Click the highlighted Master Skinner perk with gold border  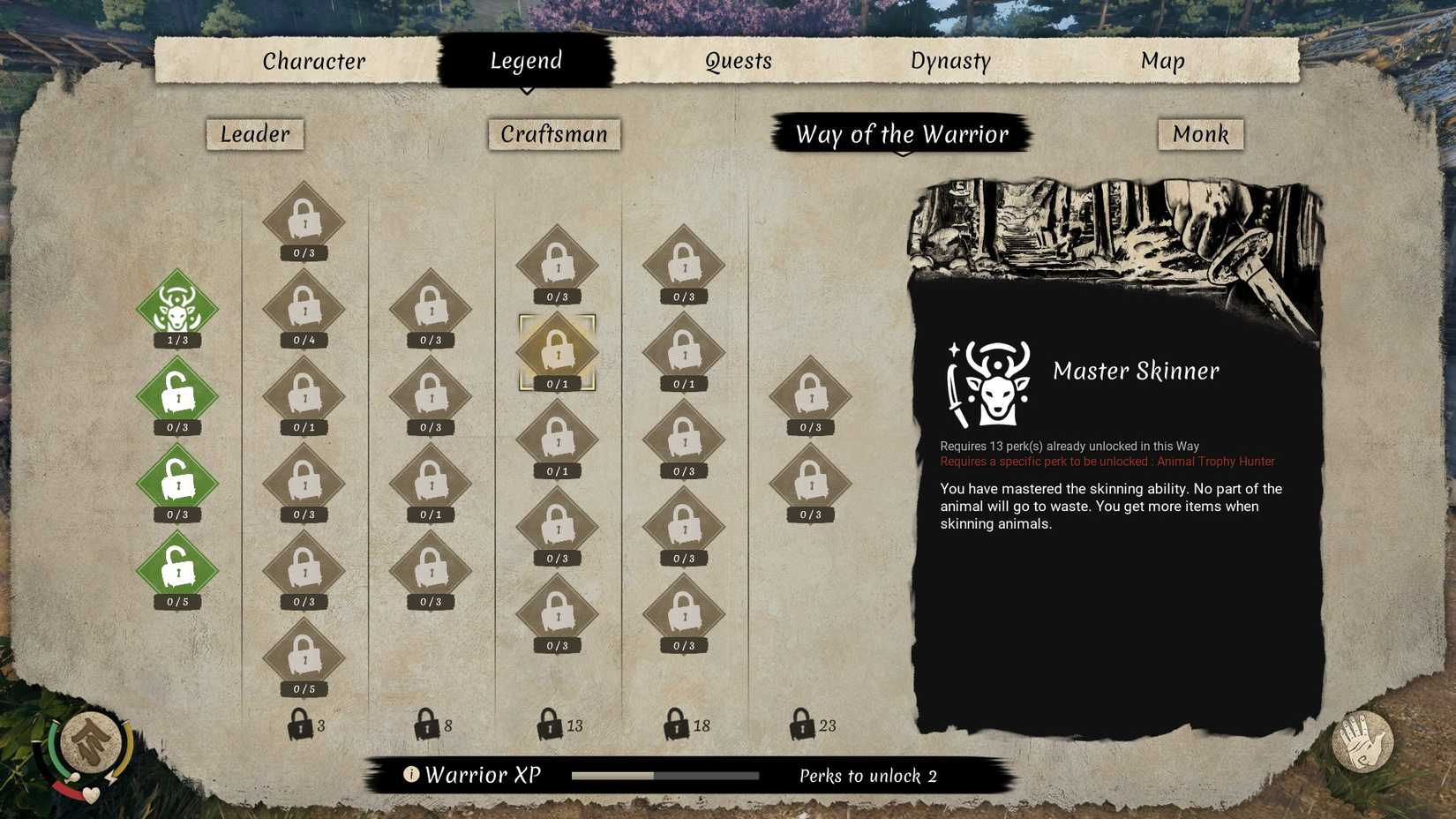pyautogui.click(x=556, y=351)
